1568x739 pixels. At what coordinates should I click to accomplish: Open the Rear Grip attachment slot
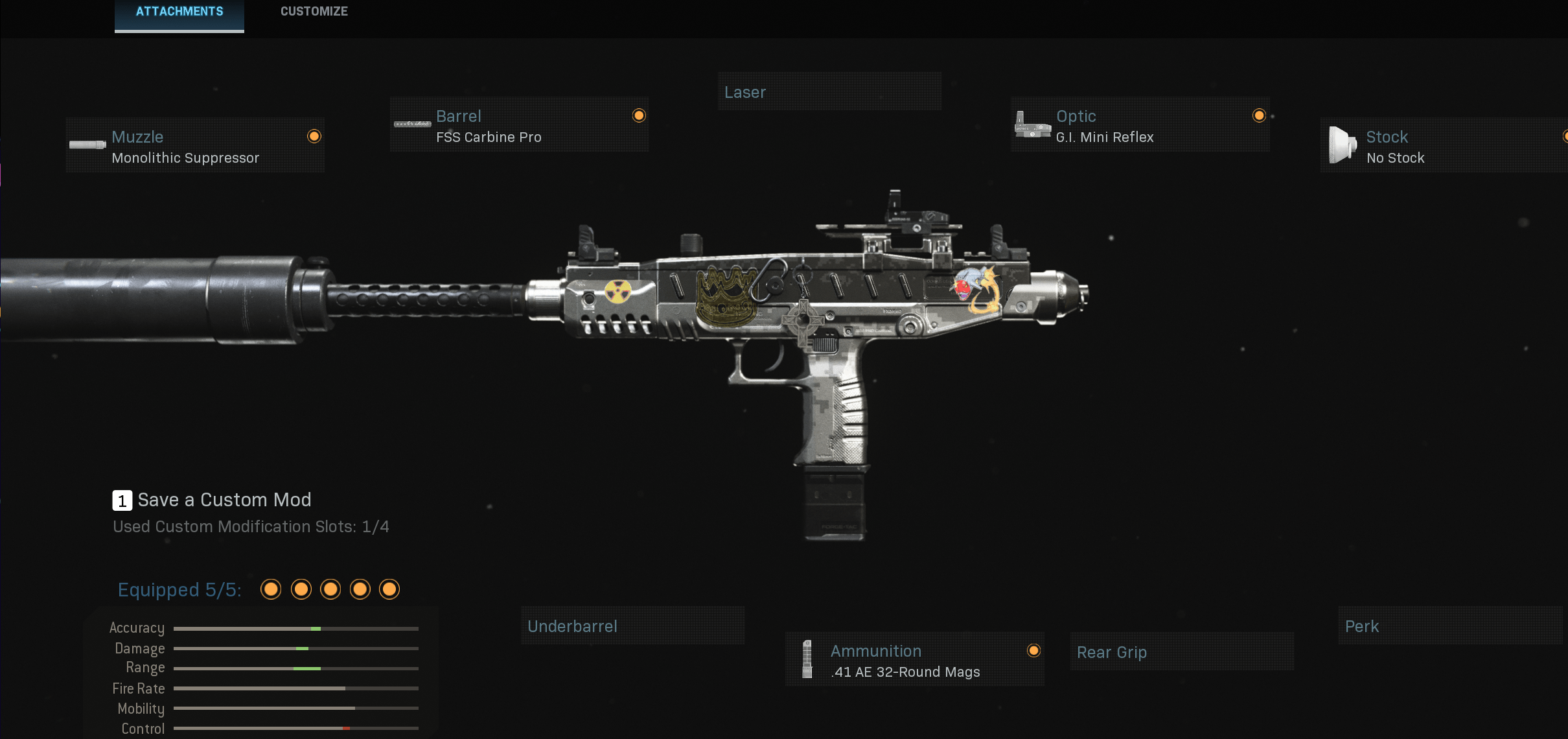1181,652
